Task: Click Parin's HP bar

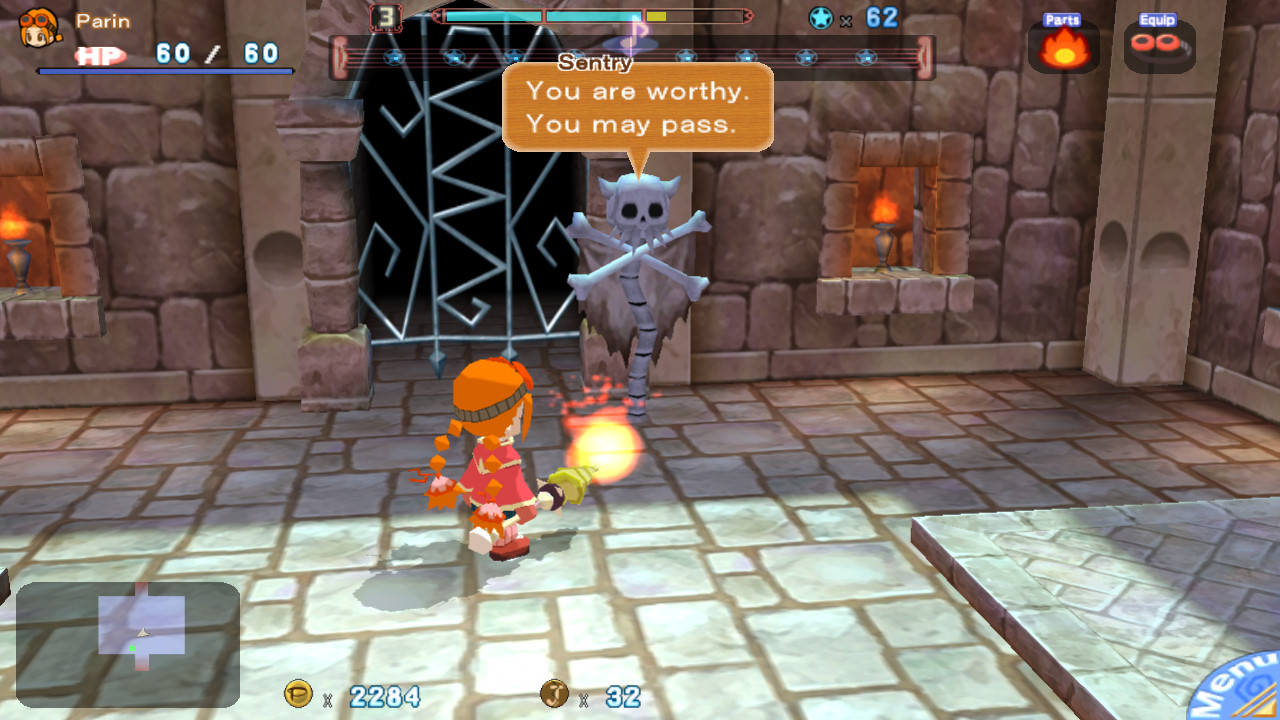Action: 165,71
